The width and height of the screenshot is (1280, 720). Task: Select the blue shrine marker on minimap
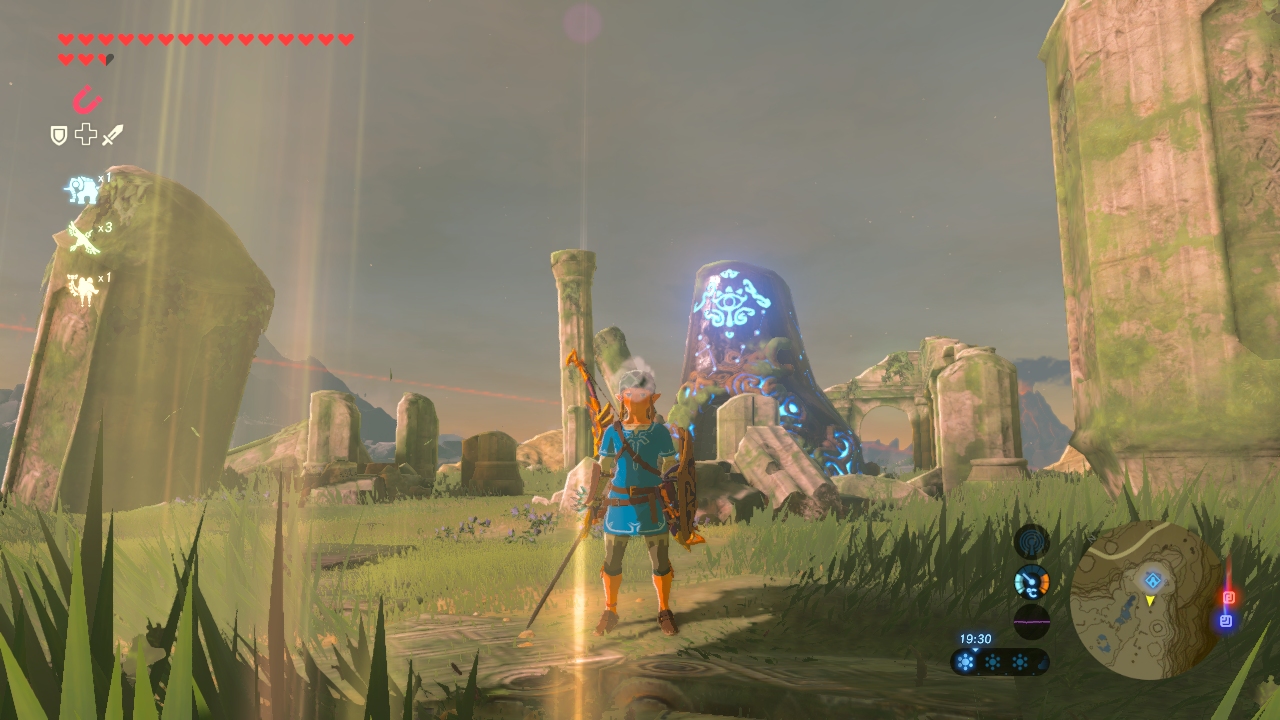click(1153, 579)
